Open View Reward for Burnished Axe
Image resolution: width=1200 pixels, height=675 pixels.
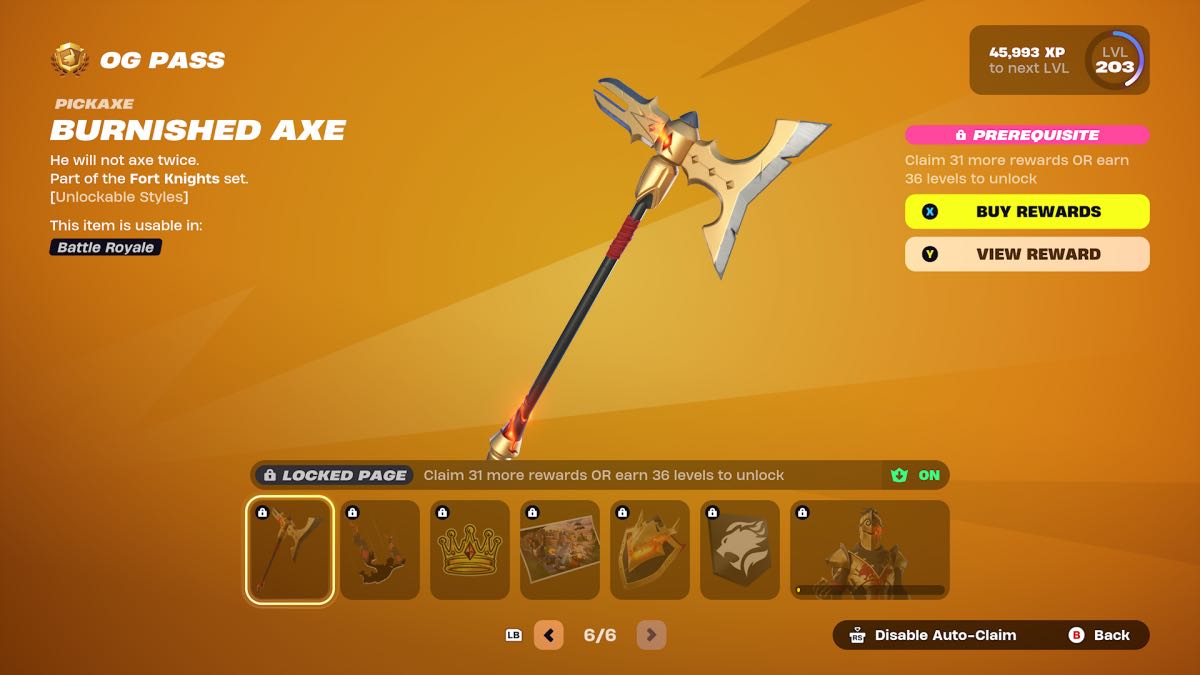coord(1027,254)
